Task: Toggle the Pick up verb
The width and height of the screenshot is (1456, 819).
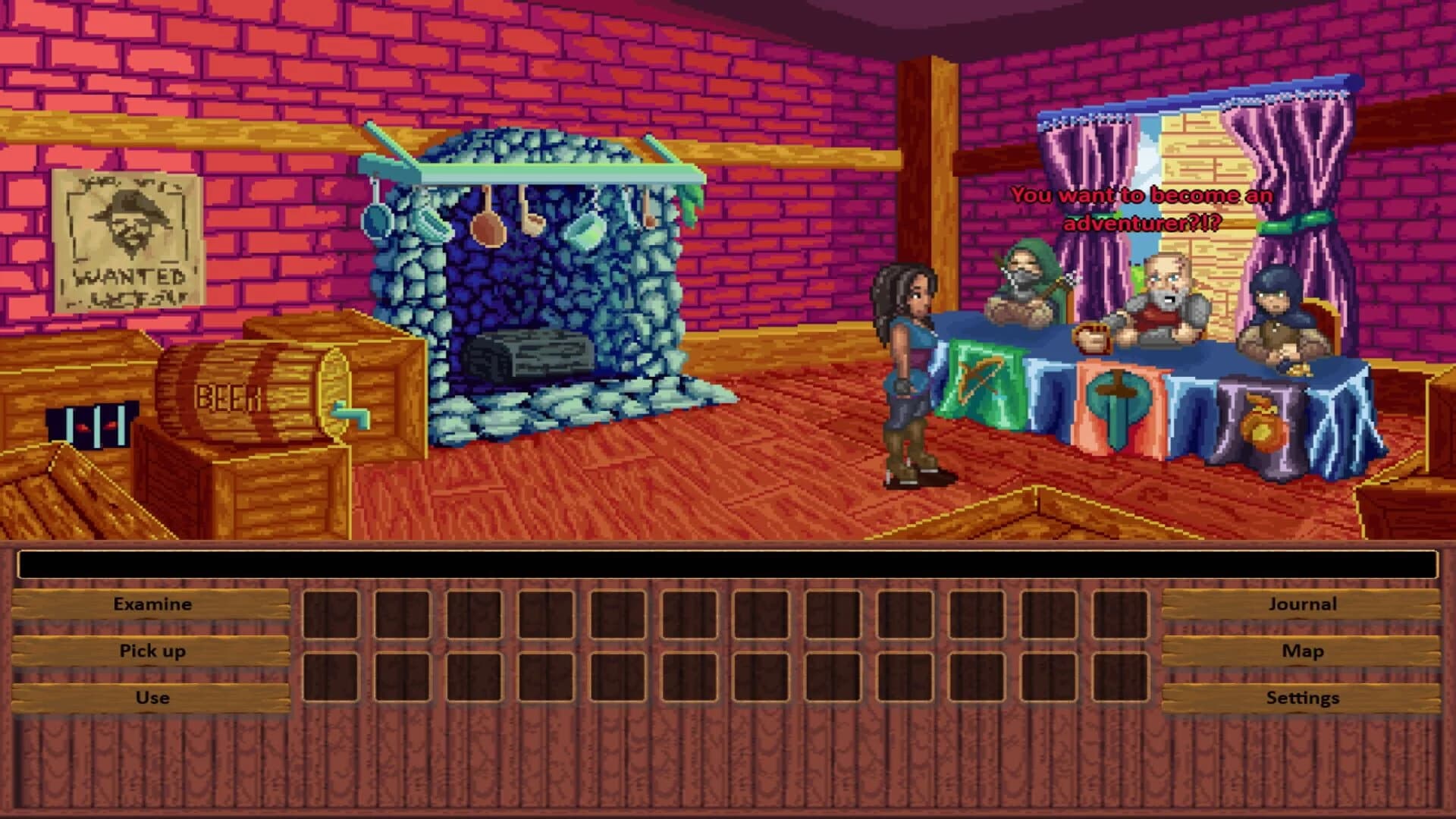Action: point(152,651)
